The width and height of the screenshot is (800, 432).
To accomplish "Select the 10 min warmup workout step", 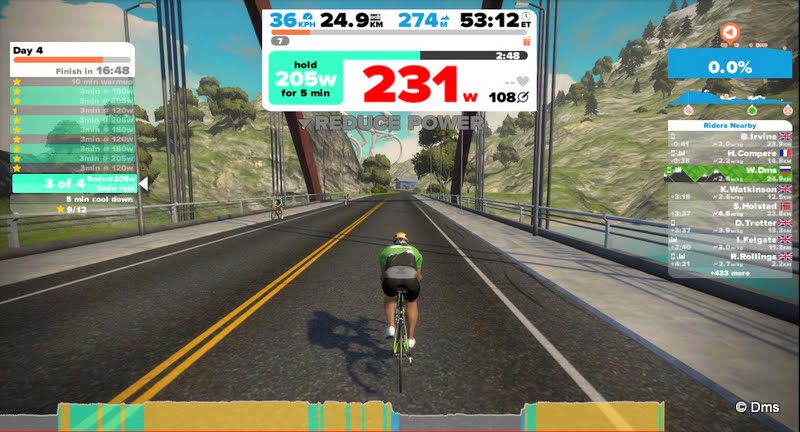I will click(72, 81).
